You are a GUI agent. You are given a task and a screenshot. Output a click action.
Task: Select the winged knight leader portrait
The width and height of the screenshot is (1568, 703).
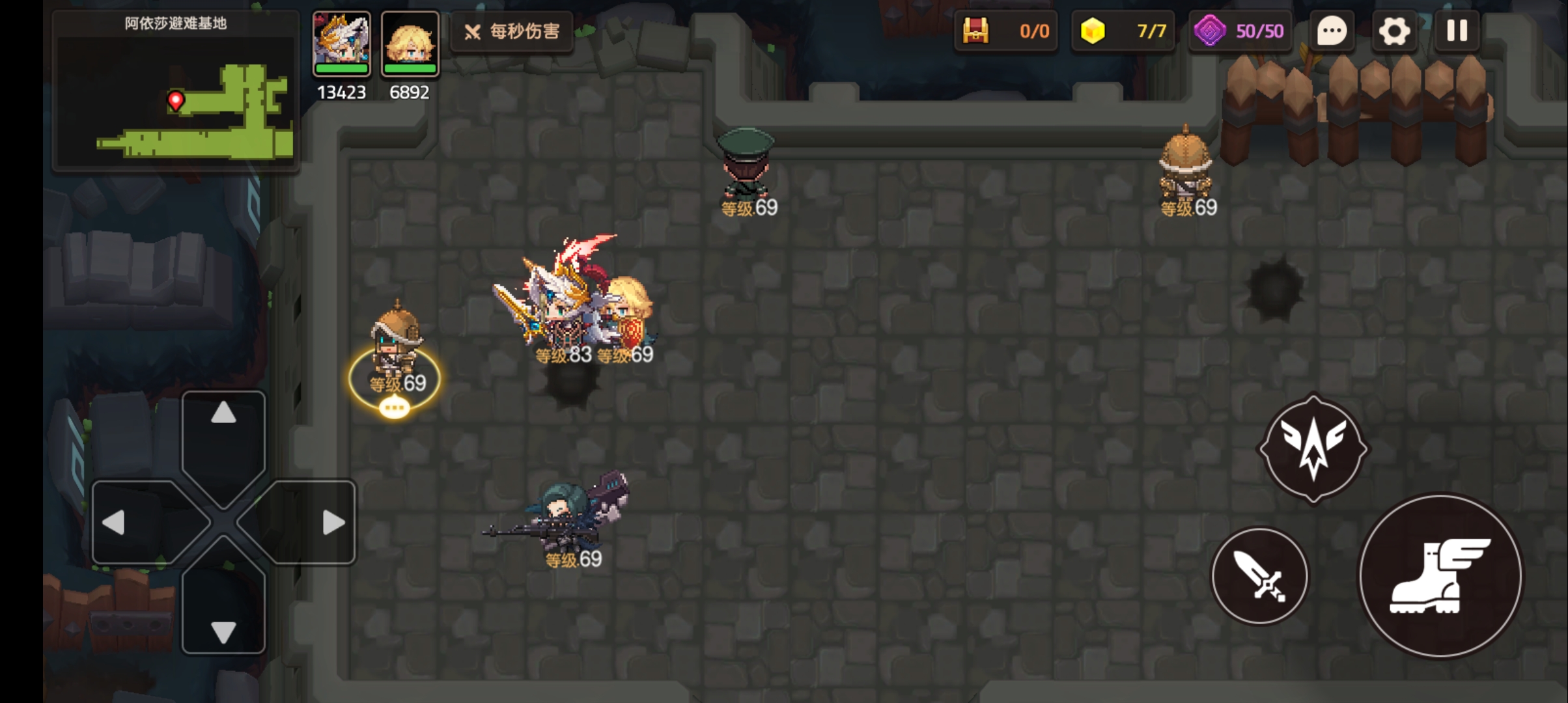pyautogui.click(x=342, y=43)
